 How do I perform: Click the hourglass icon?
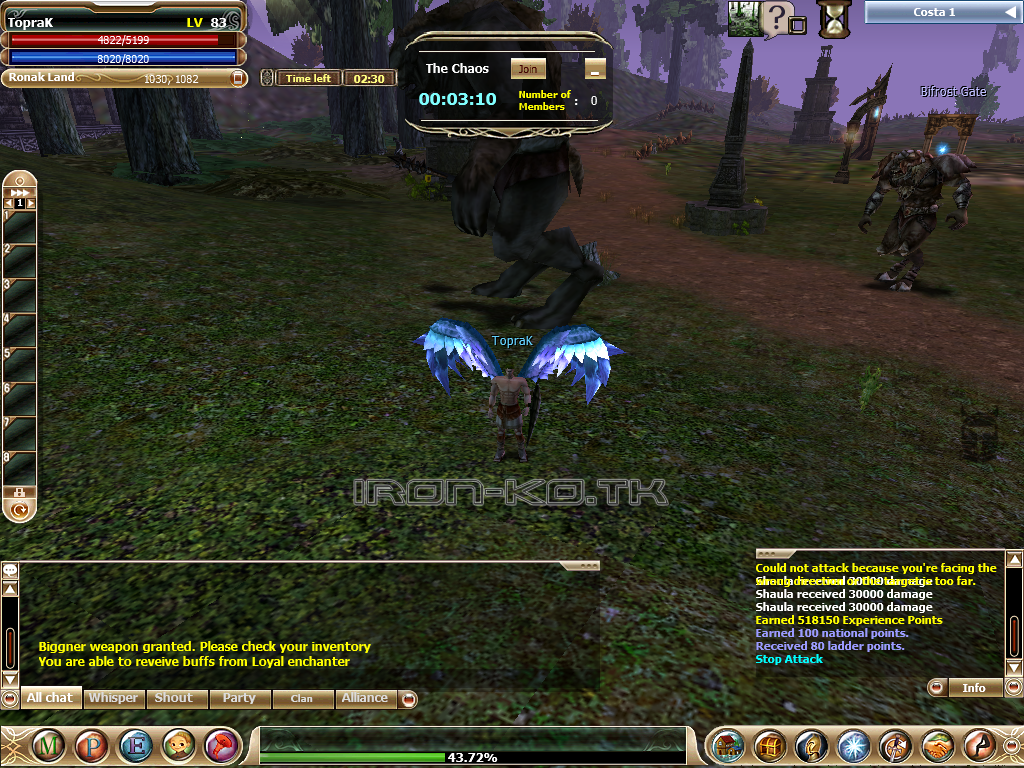(832, 18)
